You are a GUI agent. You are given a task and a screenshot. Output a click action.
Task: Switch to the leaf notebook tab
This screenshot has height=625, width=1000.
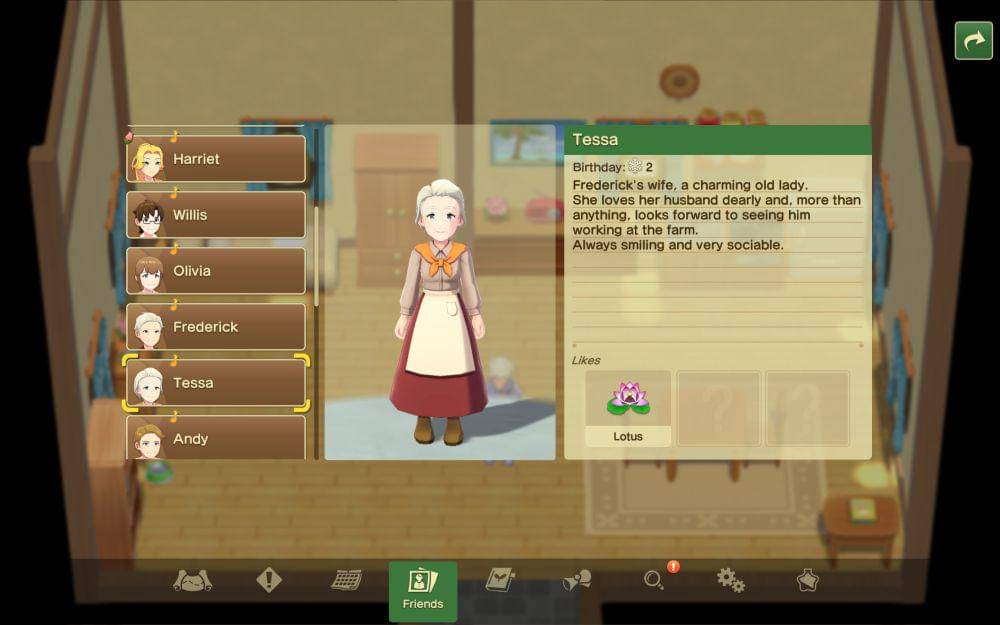[500, 580]
